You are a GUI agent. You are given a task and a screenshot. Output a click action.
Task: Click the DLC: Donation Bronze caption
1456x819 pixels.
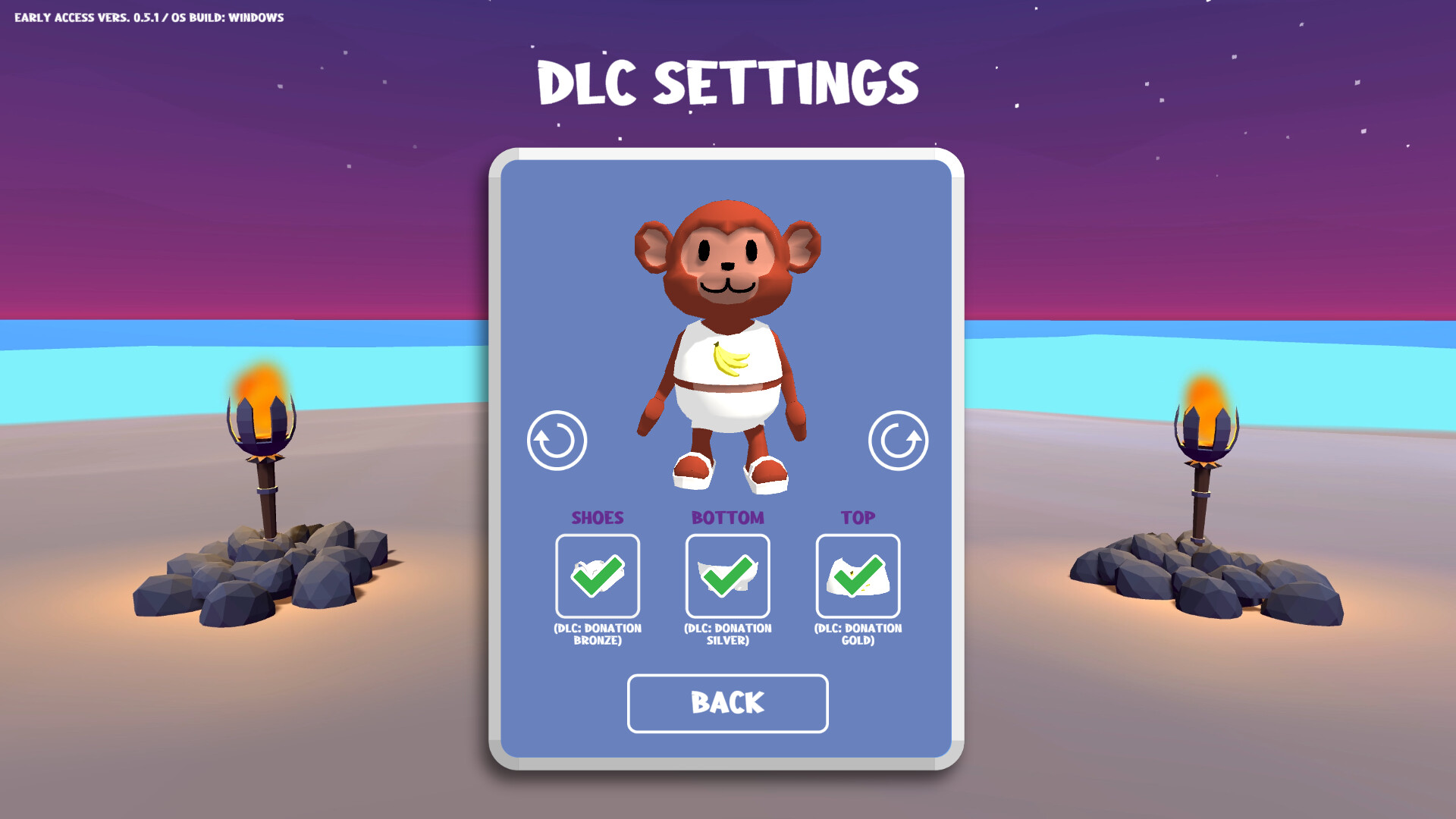pos(598,633)
